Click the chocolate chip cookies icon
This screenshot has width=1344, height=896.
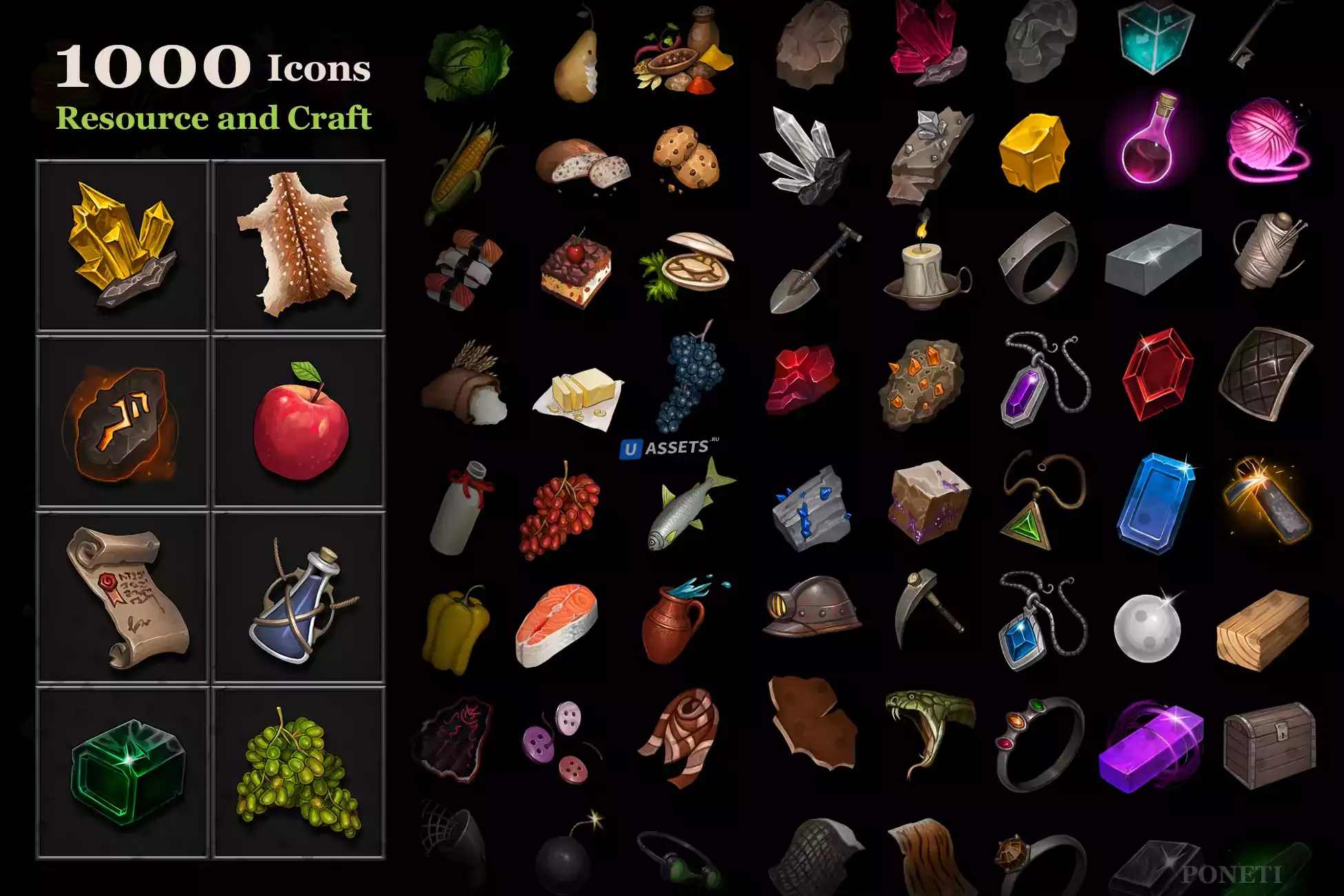click(686, 159)
